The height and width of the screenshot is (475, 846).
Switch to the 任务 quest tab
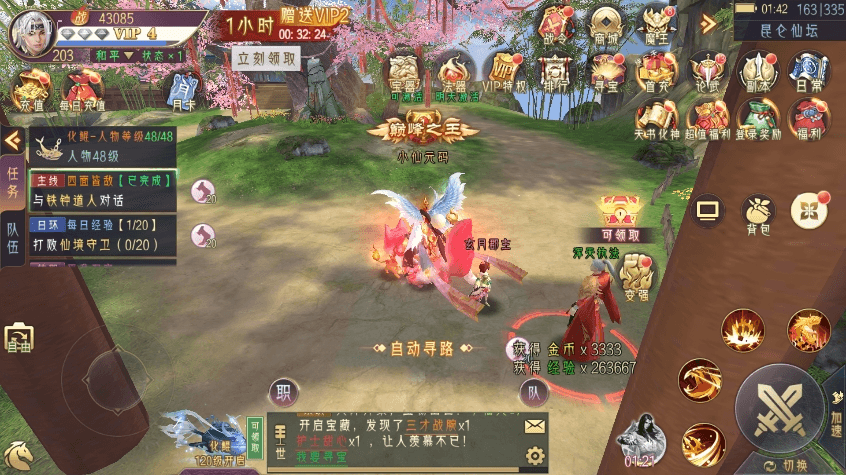13,184
